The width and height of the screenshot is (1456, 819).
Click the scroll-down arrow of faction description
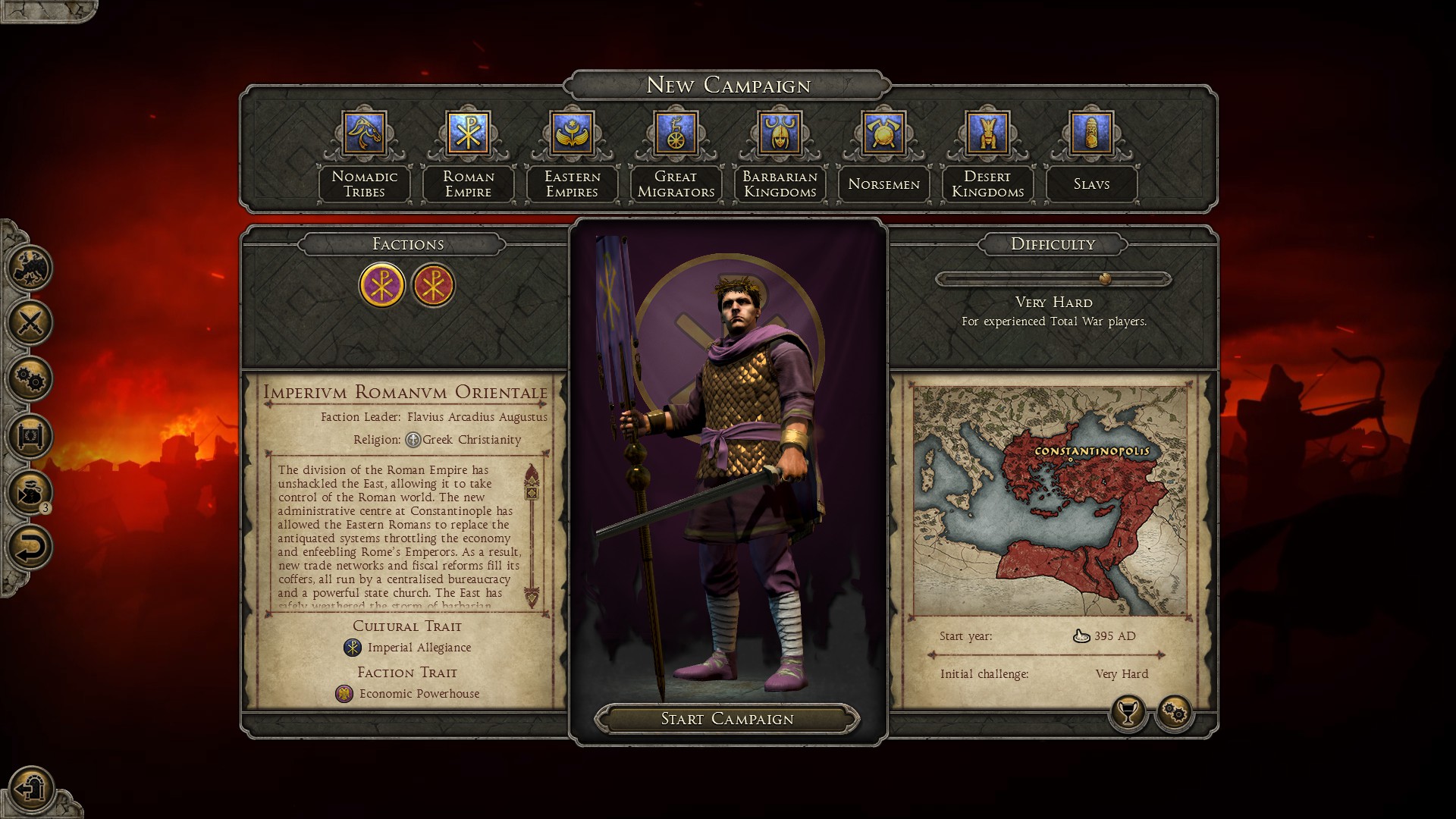coord(532,598)
